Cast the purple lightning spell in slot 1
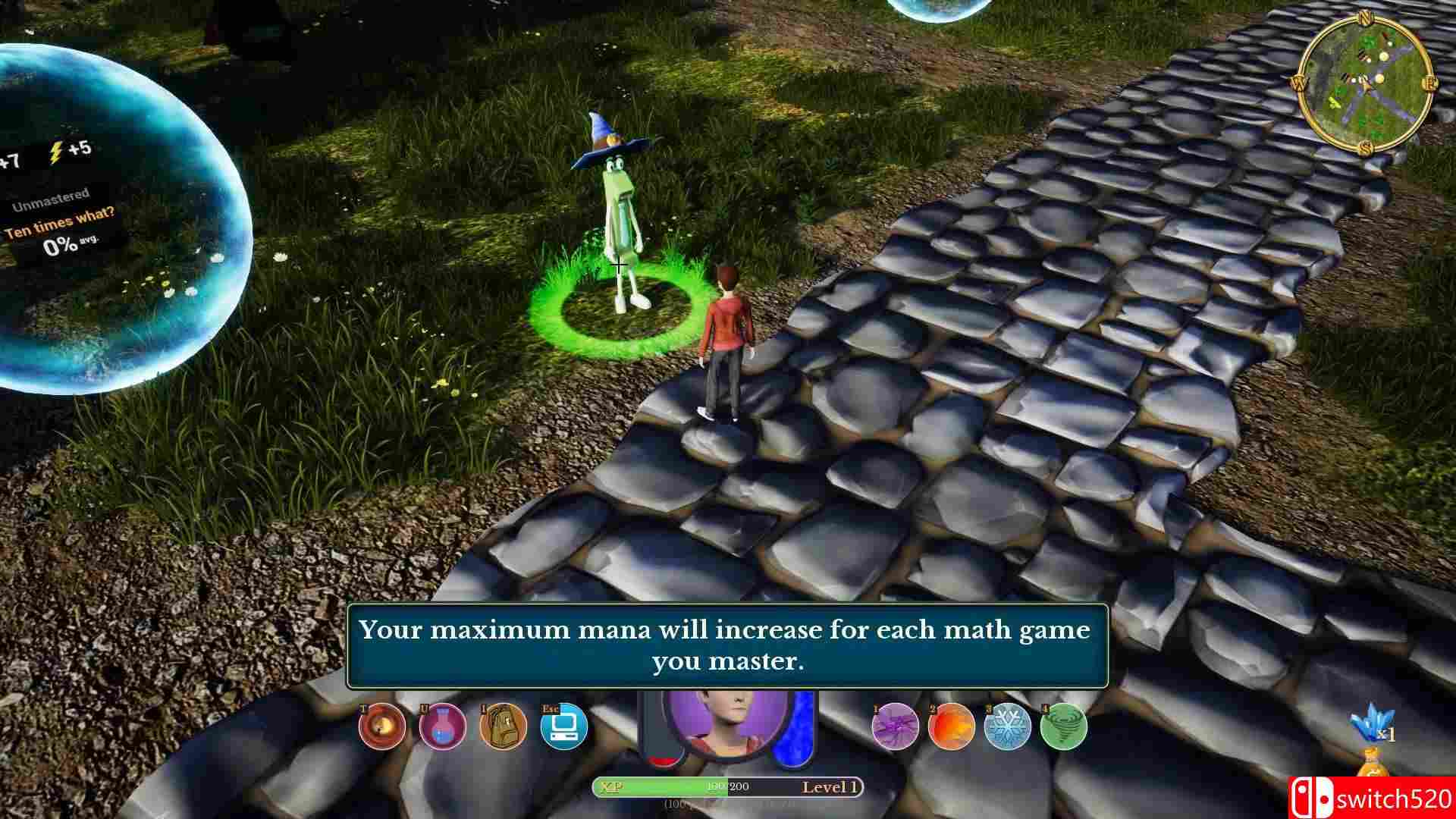This screenshot has height=819, width=1456. pos(895,726)
